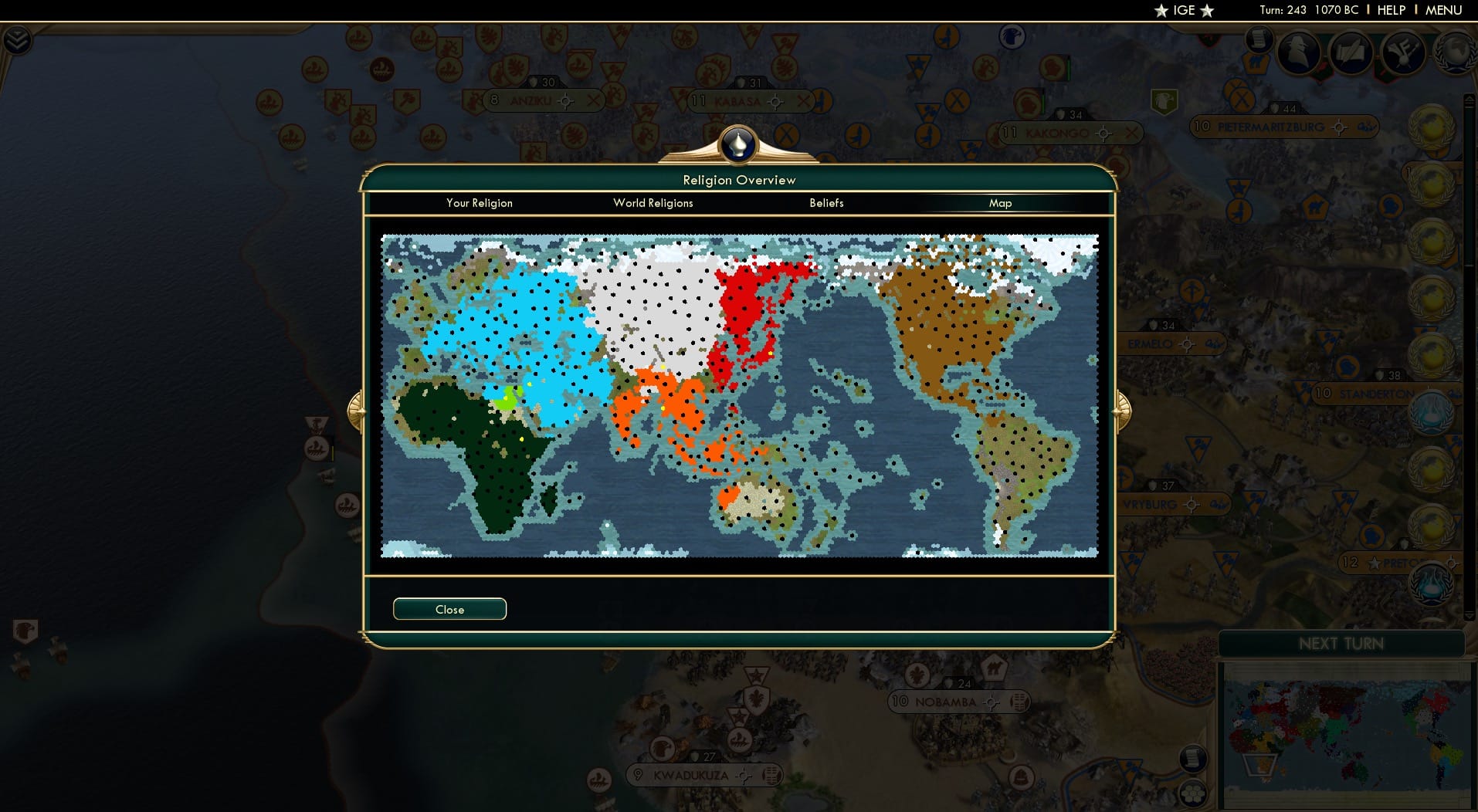Click the production icon on NOBAMBA city banner
The width and height of the screenshot is (1478, 812).
pyautogui.click(x=1021, y=703)
